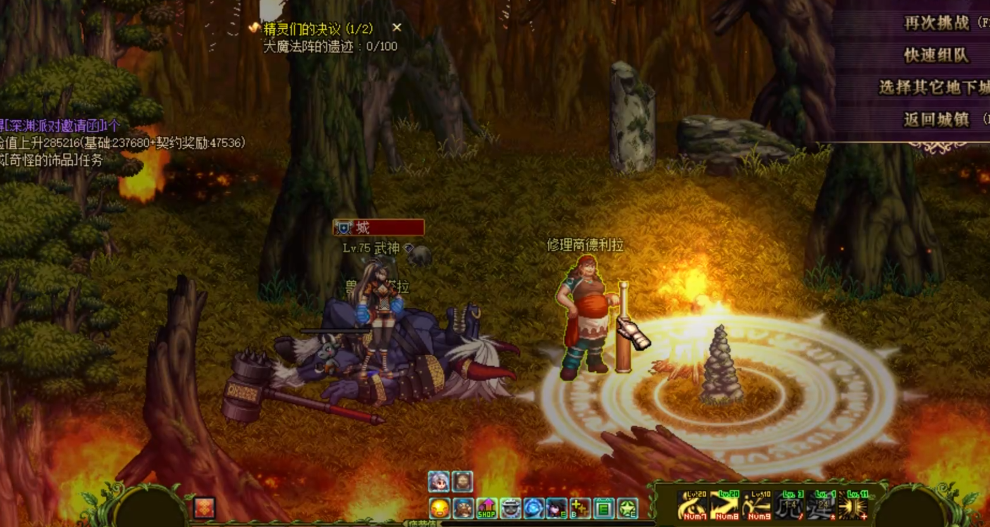Choose 再次挑战 to retry the dungeon

pos(935,22)
